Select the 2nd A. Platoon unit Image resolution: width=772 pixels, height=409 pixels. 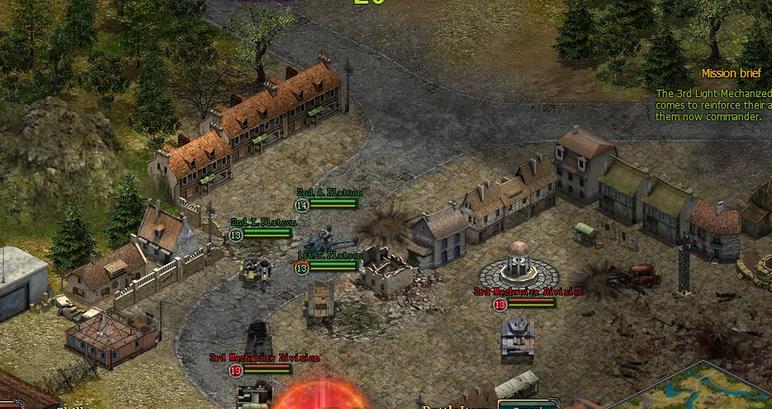tap(322, 241)
